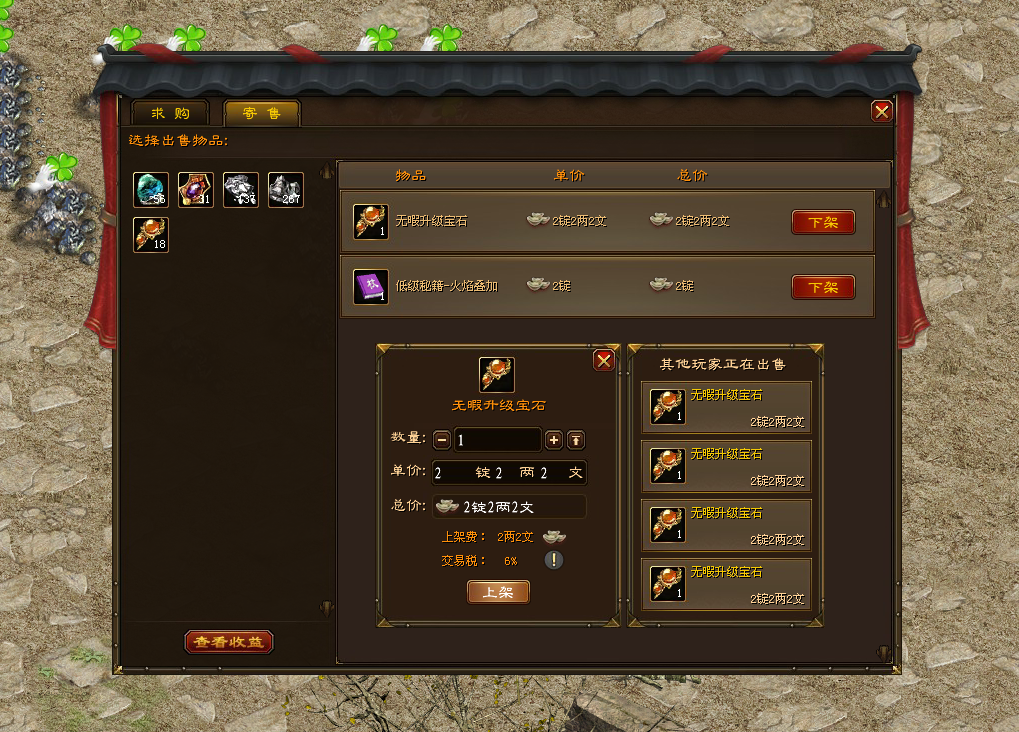Close the trading window
1019x732 pixels.
[x=881, y=112]
